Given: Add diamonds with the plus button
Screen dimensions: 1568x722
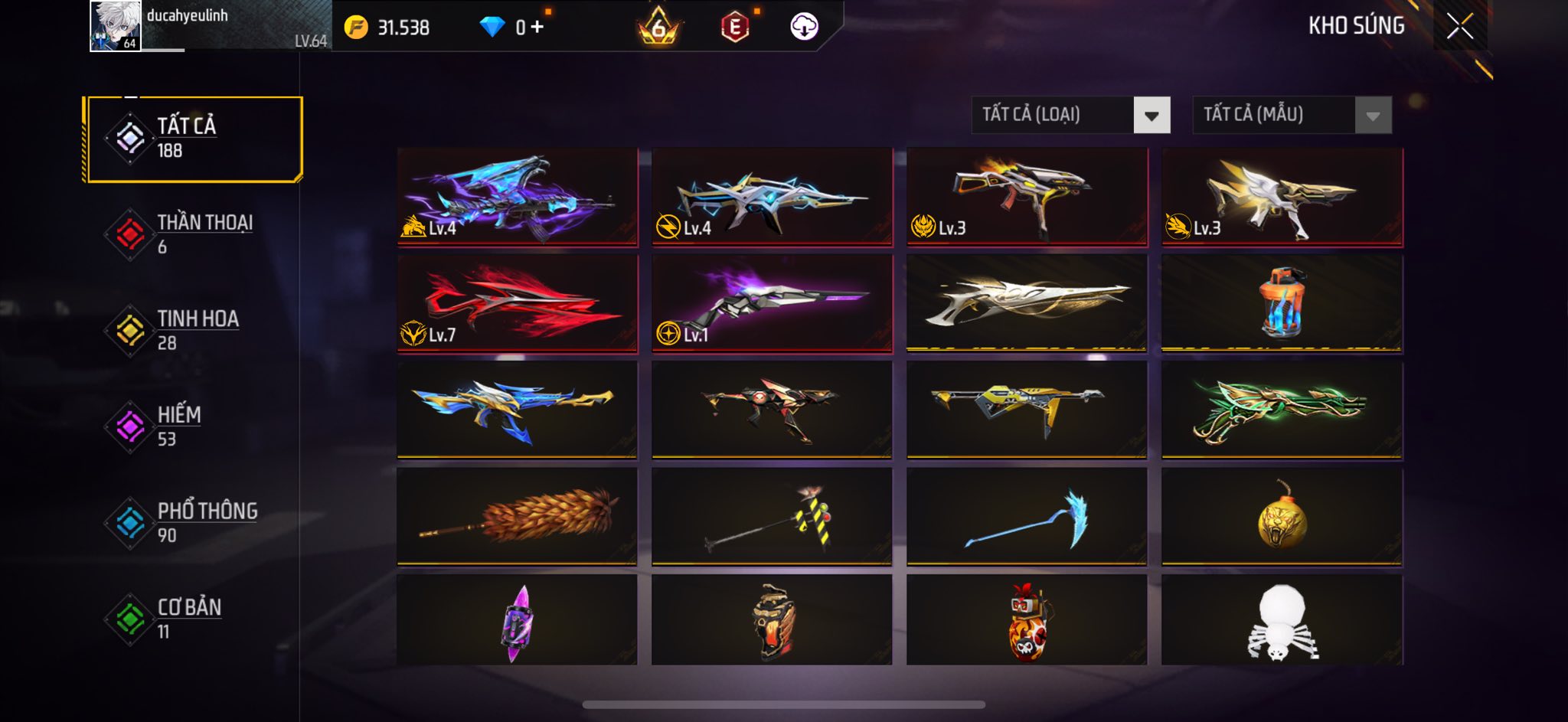Looking at the screenshot, I should pos(537,28).
